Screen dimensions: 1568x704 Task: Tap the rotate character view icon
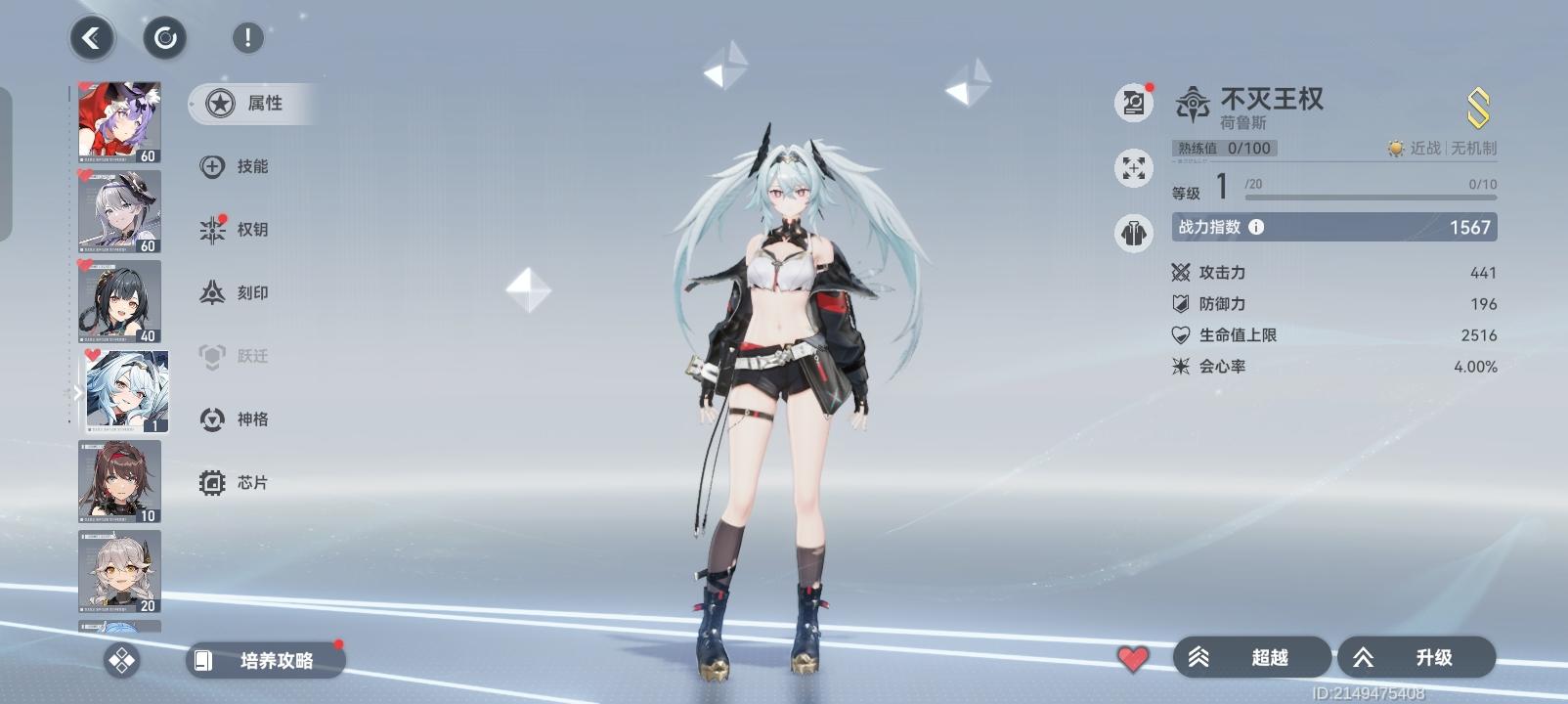tap(164, 38)
